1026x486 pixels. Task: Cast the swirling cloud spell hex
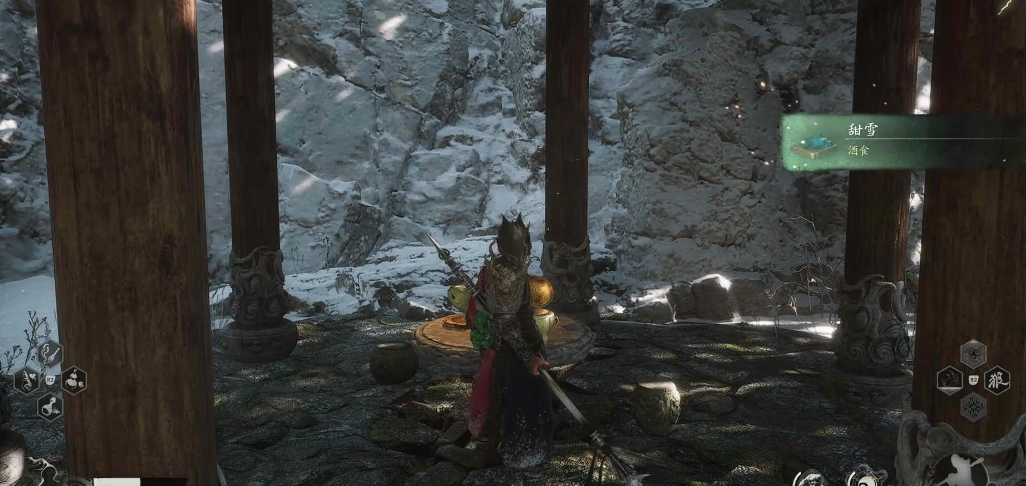[949, 379]
